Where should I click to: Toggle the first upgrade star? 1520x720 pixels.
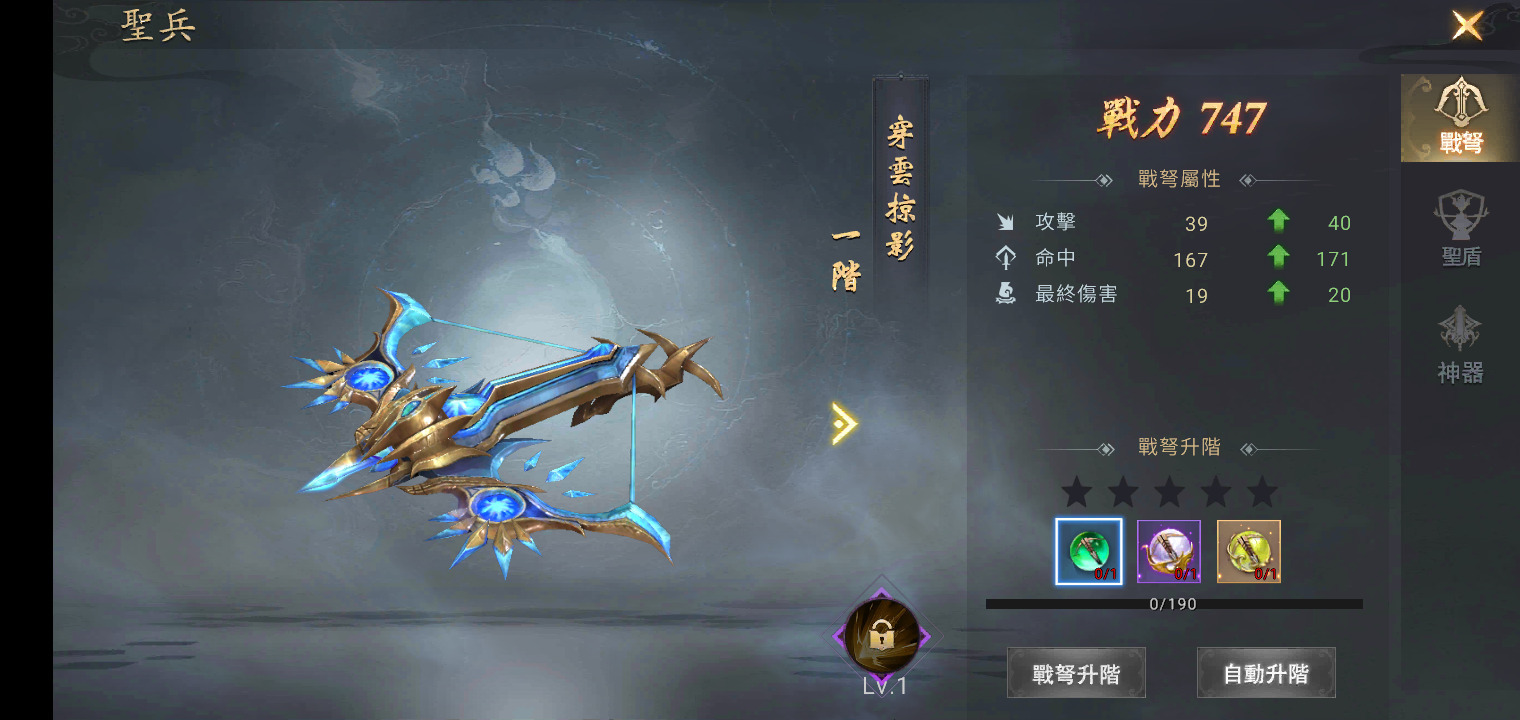[1078, 492]
